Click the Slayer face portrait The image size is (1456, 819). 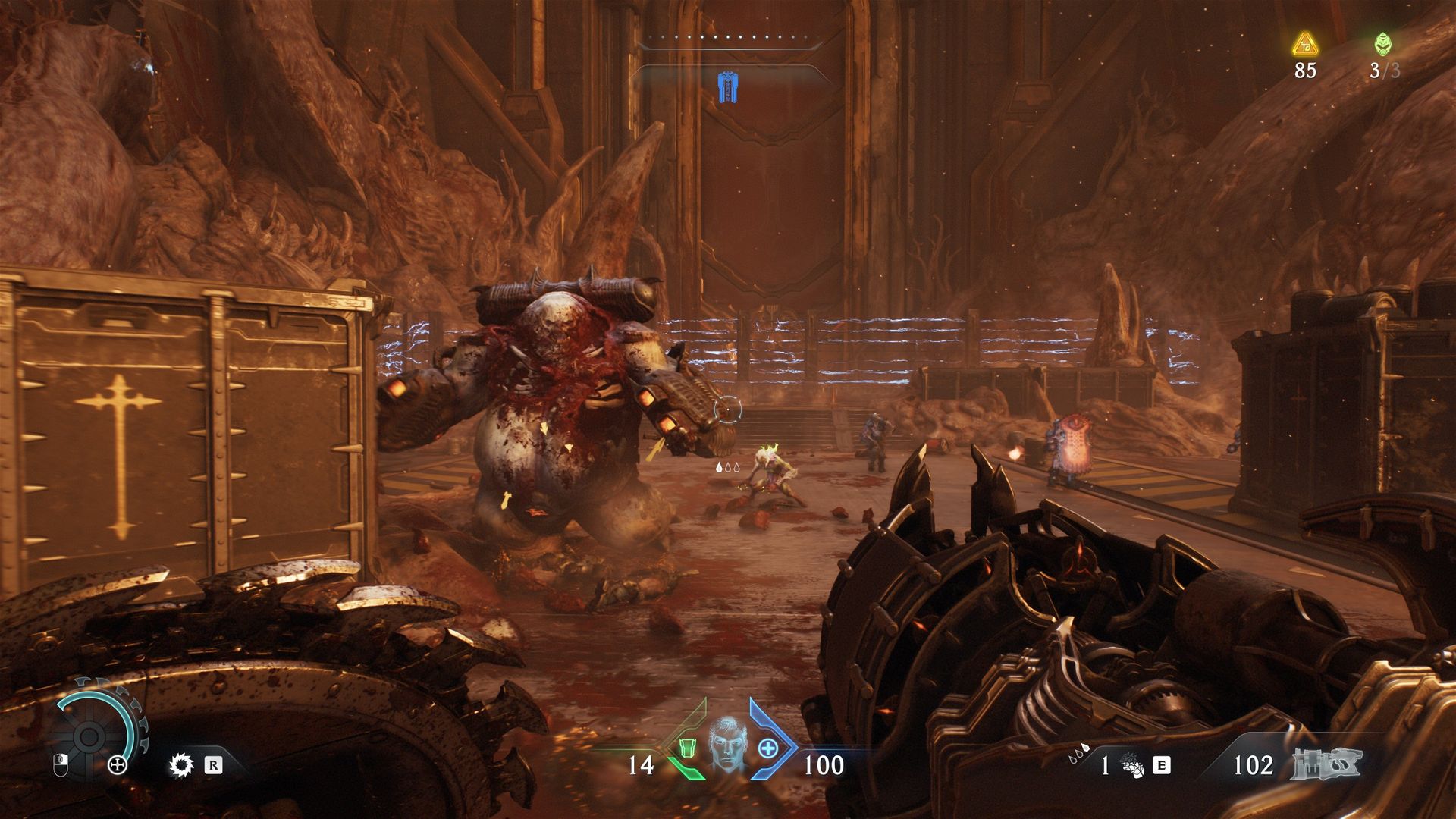tap(727, 744)
